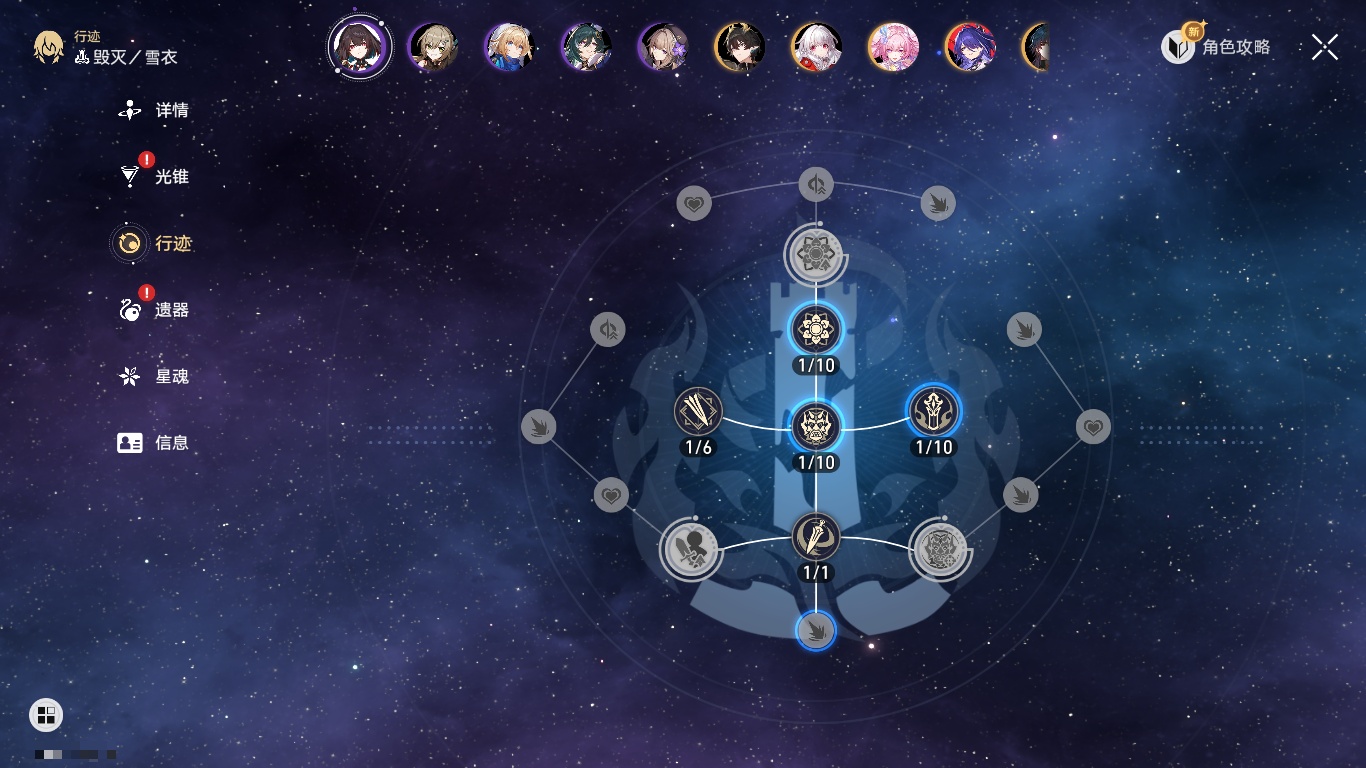The width and height of the screenshot is (1366, 768).
Task: Select the 行迹 traces tab
Action: click(x=154, y=243)
